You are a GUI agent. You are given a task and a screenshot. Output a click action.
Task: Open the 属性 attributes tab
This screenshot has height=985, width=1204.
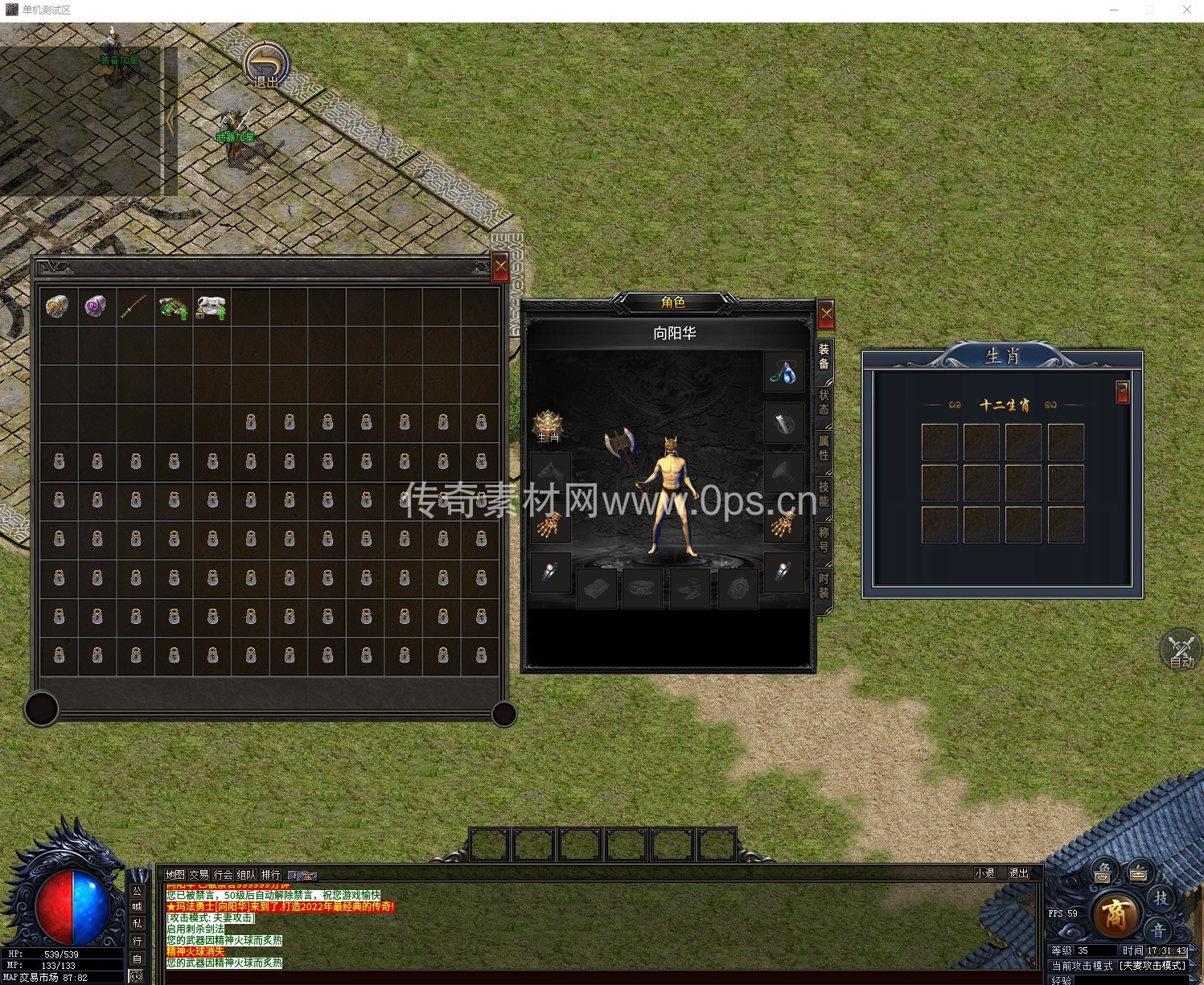824,448
